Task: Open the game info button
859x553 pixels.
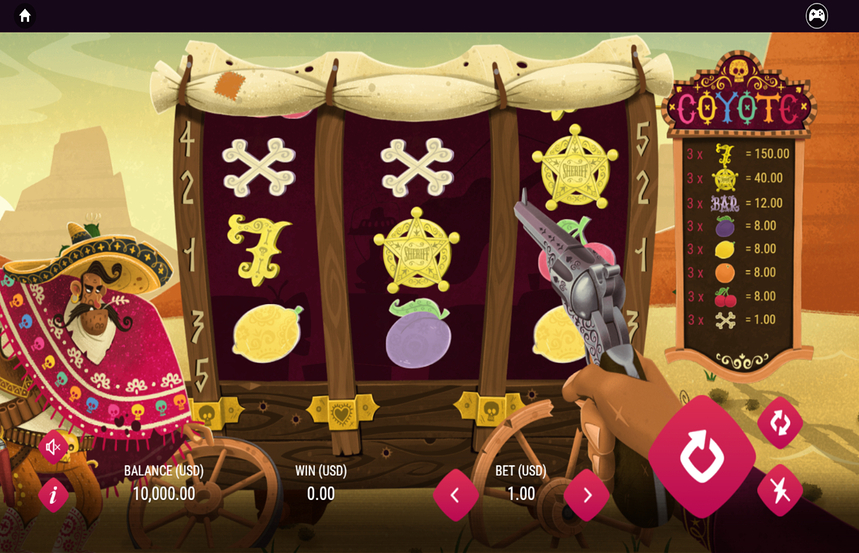Action: click(53, 494)
